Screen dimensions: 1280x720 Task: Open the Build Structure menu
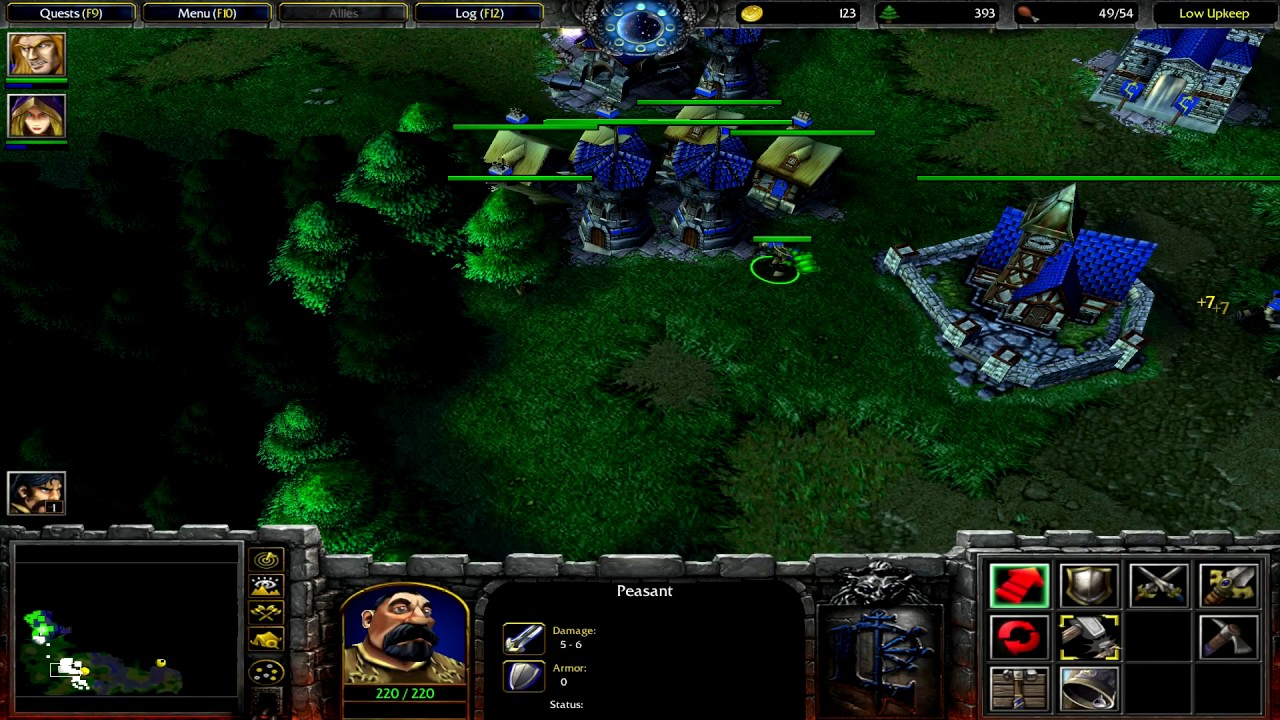pos(1019,688)
